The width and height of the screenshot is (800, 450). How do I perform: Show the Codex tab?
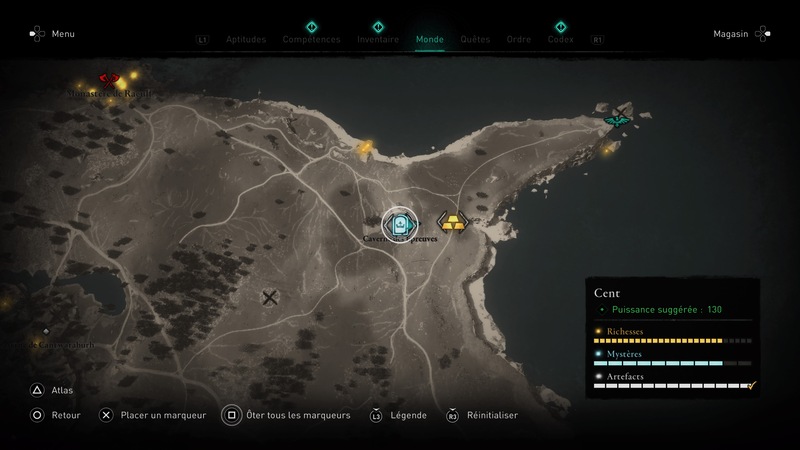560,40
